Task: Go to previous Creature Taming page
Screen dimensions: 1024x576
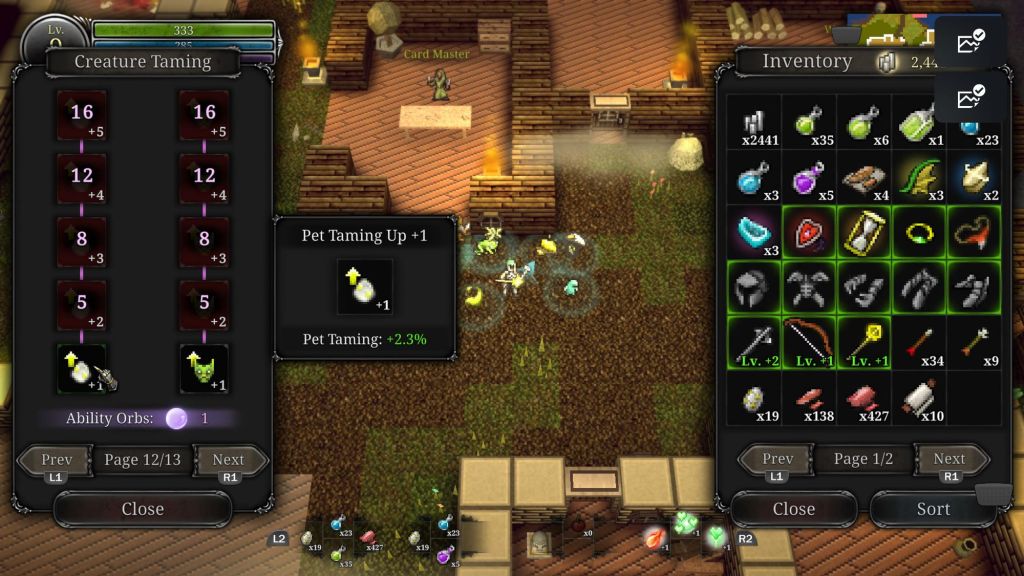Action: pyautogui.click(x=57, y=461)
